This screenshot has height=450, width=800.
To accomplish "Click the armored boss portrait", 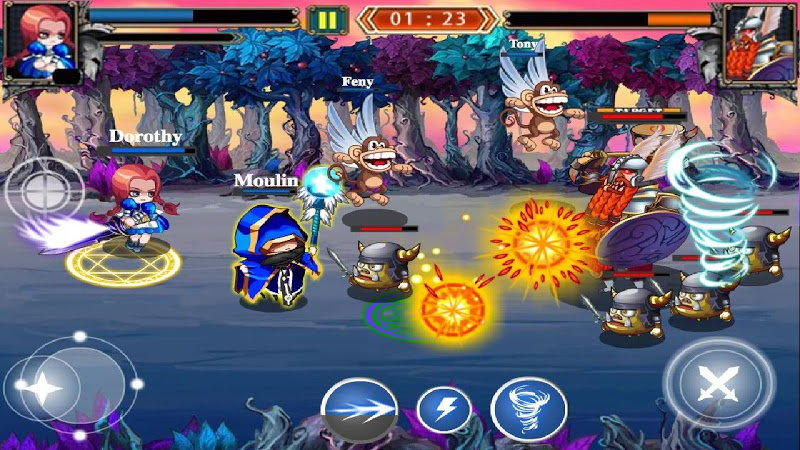I will (x=758, y=42).
